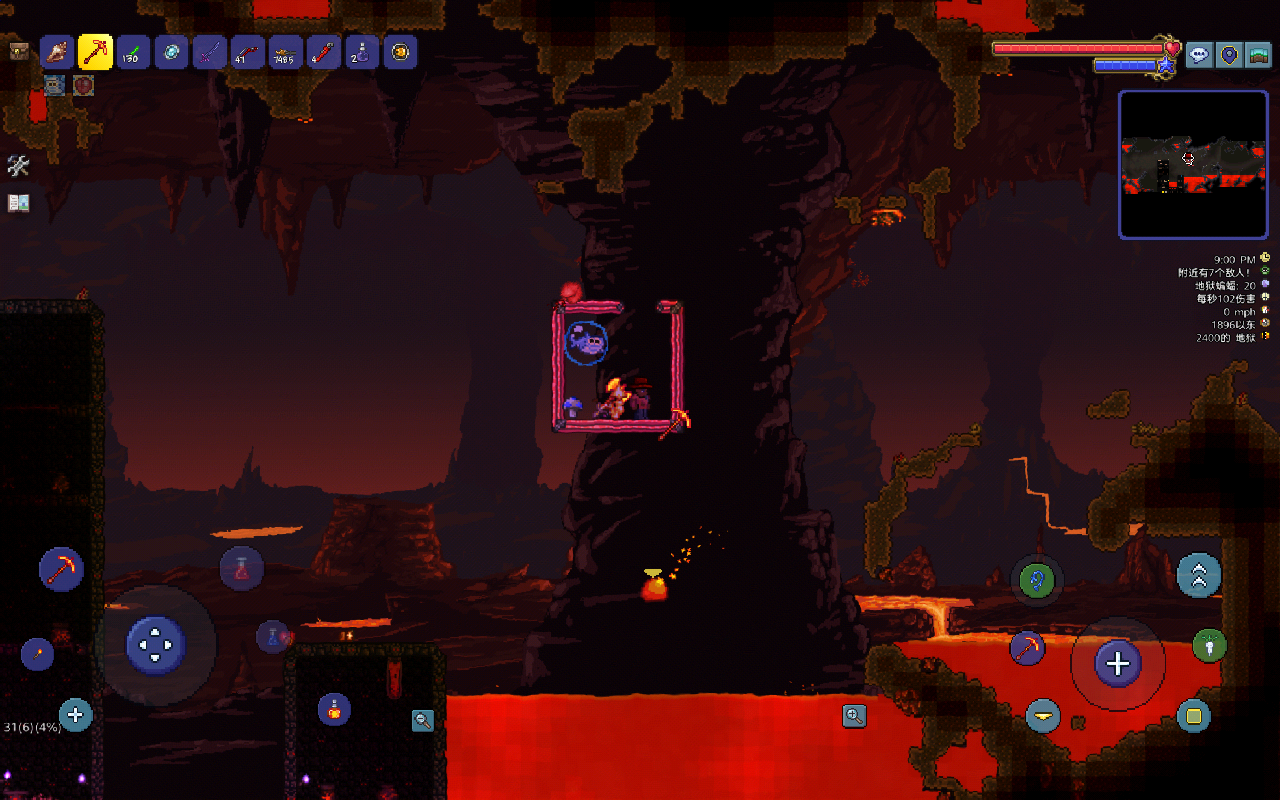Select the round mirror hotbar slot
Image resolution: width=1280 pixels, height=800 pixels.
171,52
